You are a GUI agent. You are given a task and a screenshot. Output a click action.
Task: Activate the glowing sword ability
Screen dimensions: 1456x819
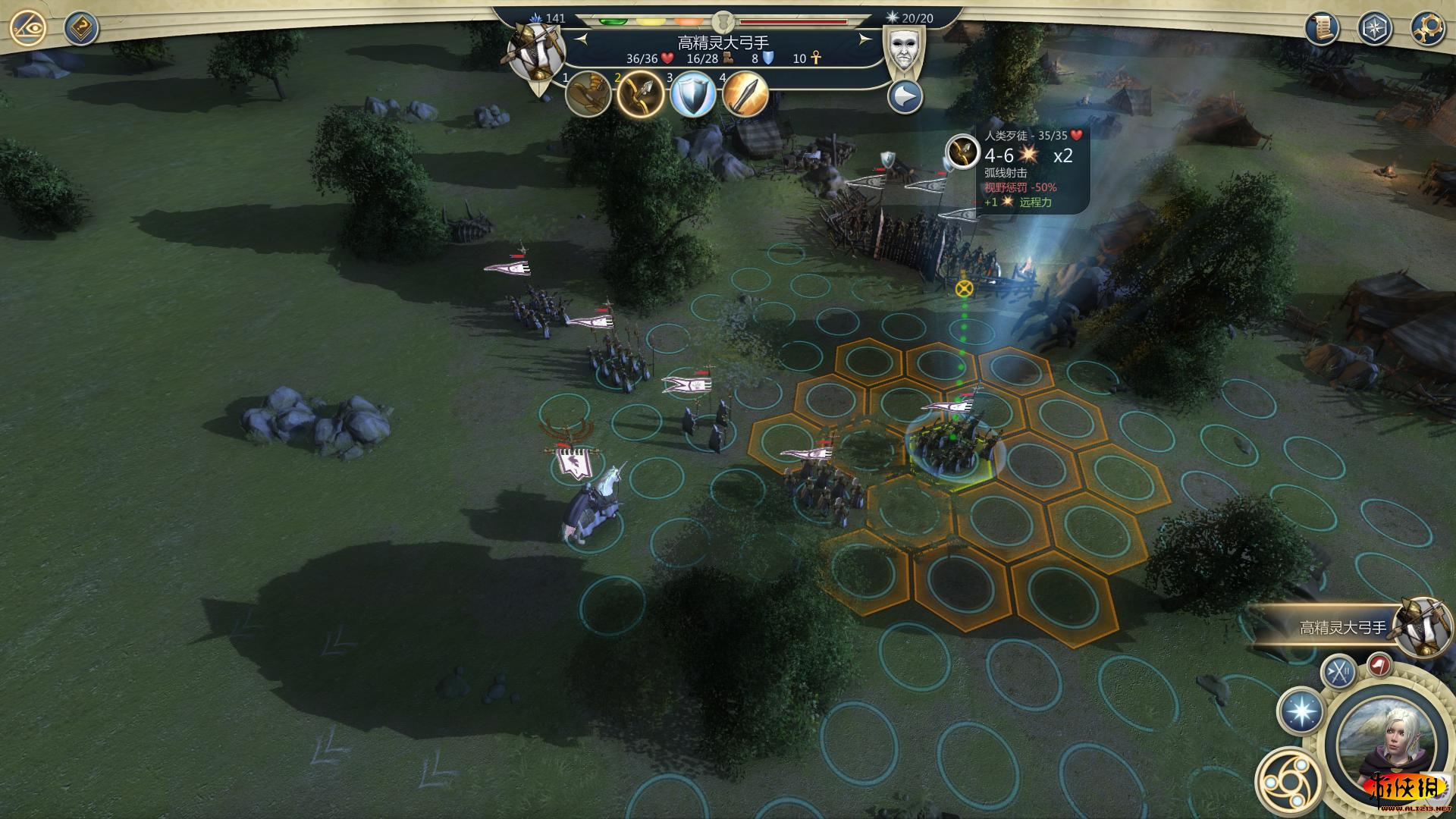pyautogui.click(x=745, y=95)
